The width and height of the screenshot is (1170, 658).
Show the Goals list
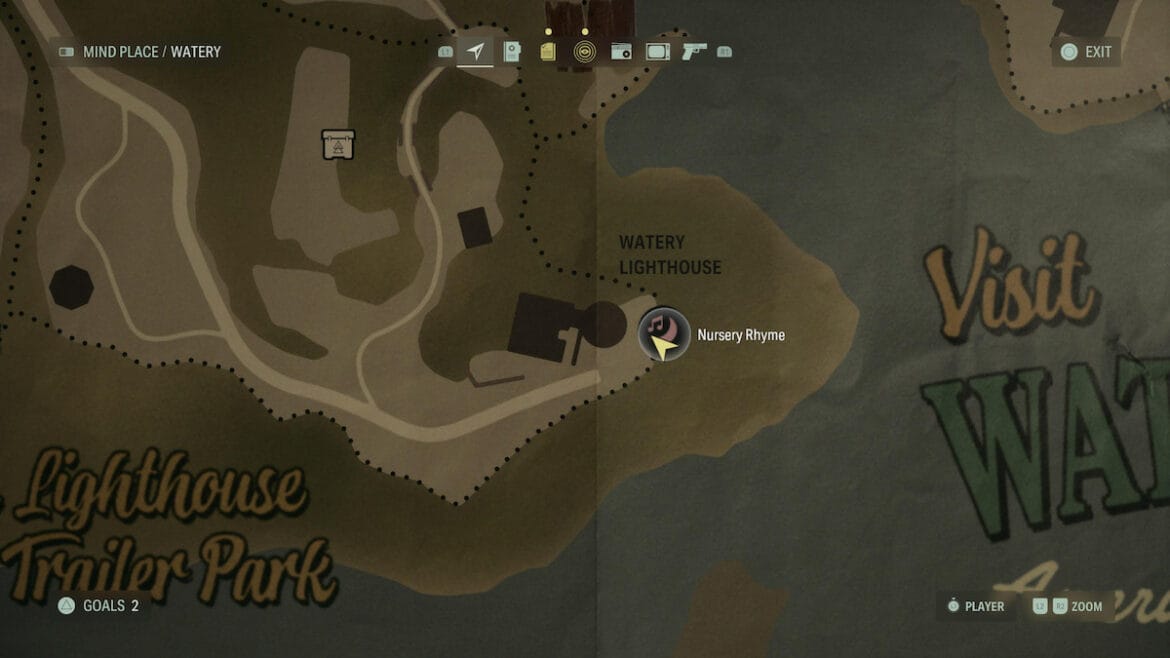click(x=99, y=605)
